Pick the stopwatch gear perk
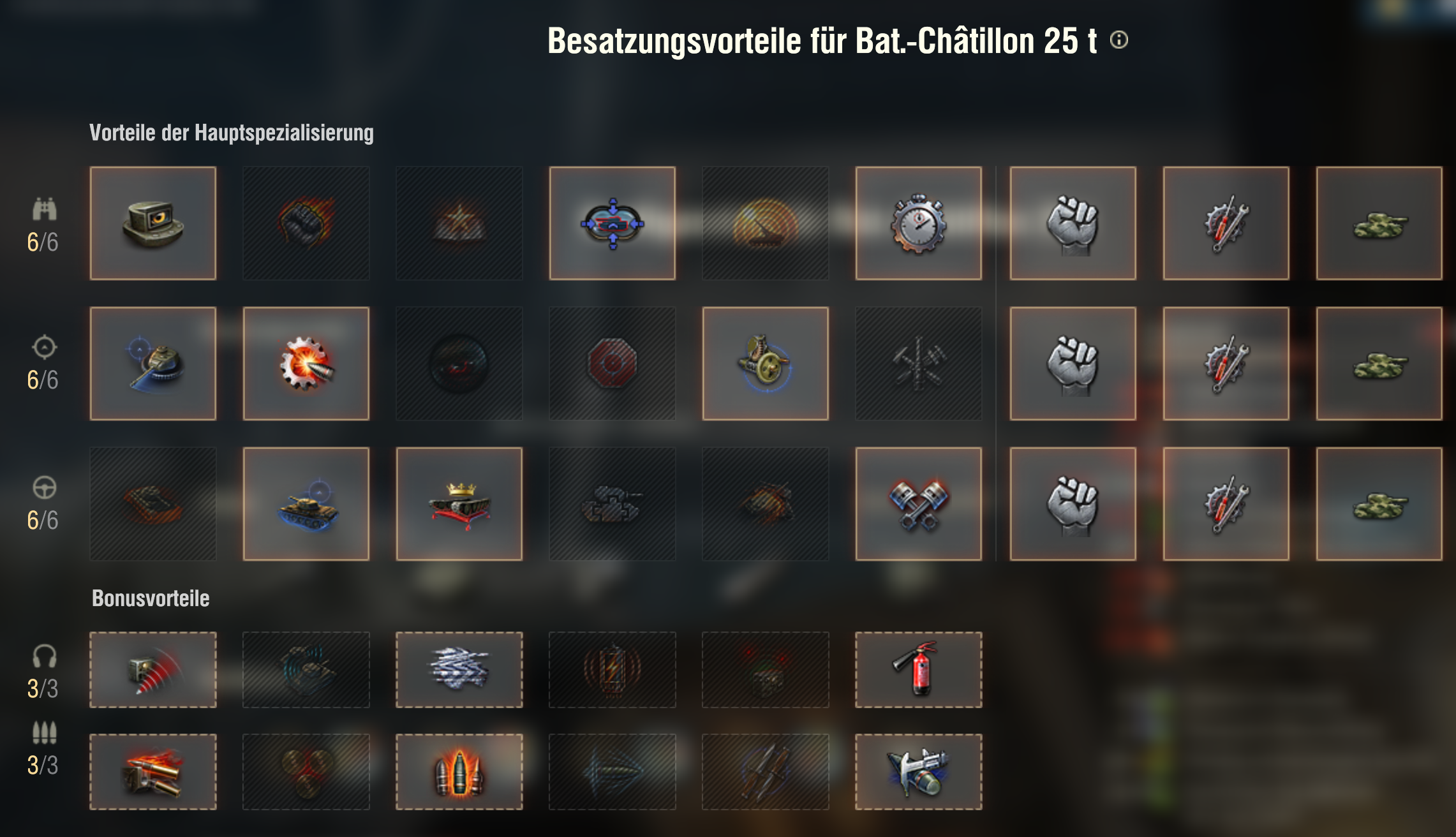Screen dimensions: 1456x837 click(x=919, y=223)
